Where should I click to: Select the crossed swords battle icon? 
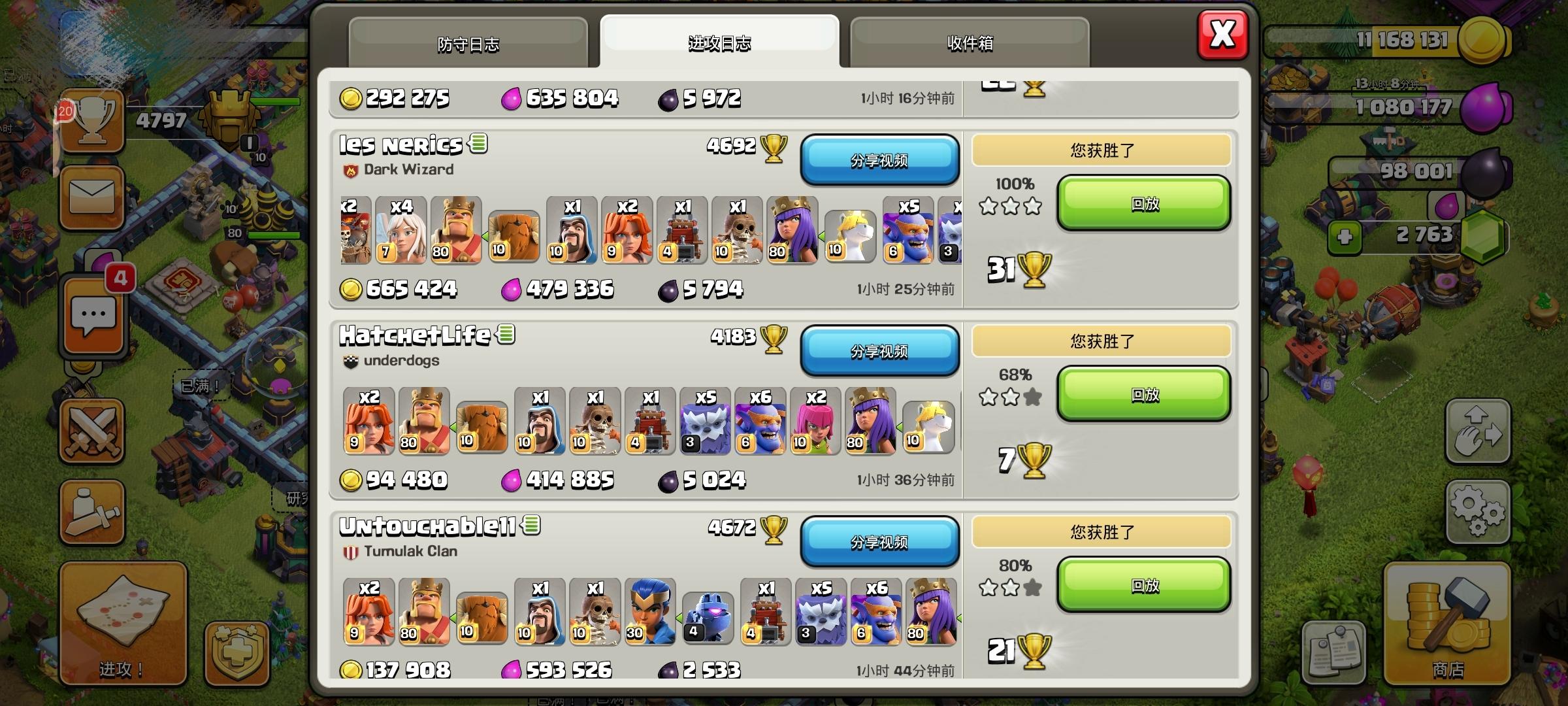tap(91, 431)
